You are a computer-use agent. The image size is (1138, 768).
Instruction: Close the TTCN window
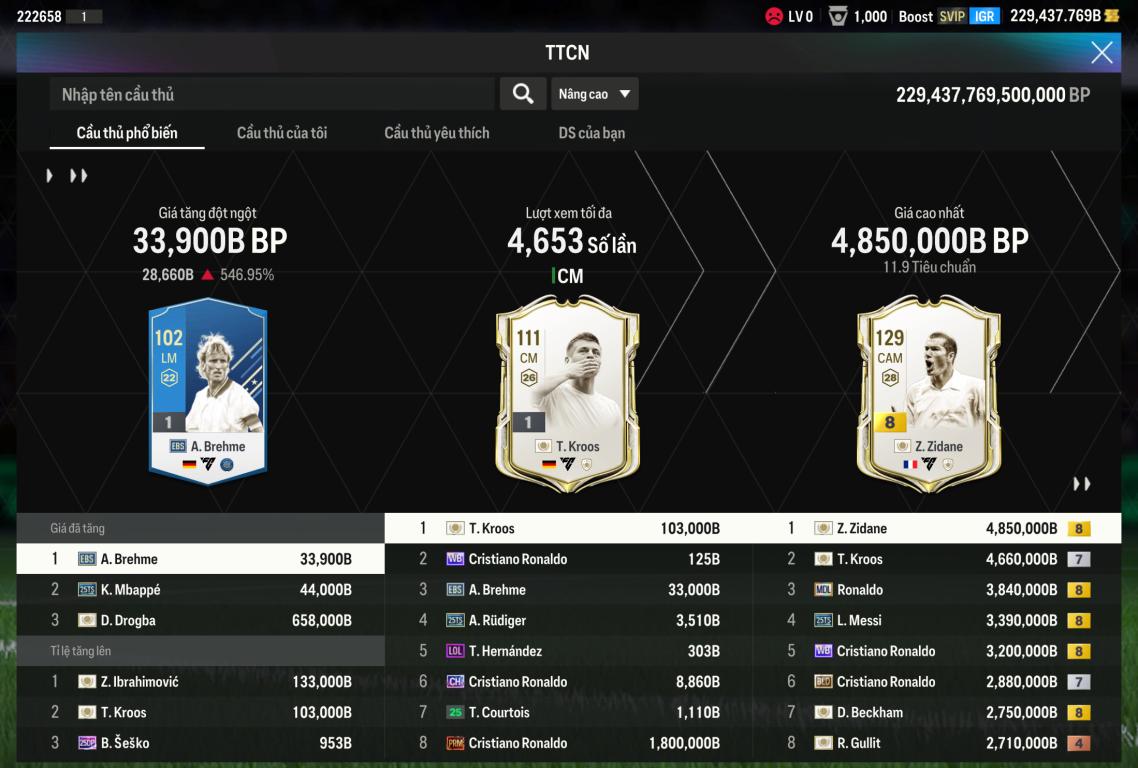pyautogui.click(x=1101, y=53)
